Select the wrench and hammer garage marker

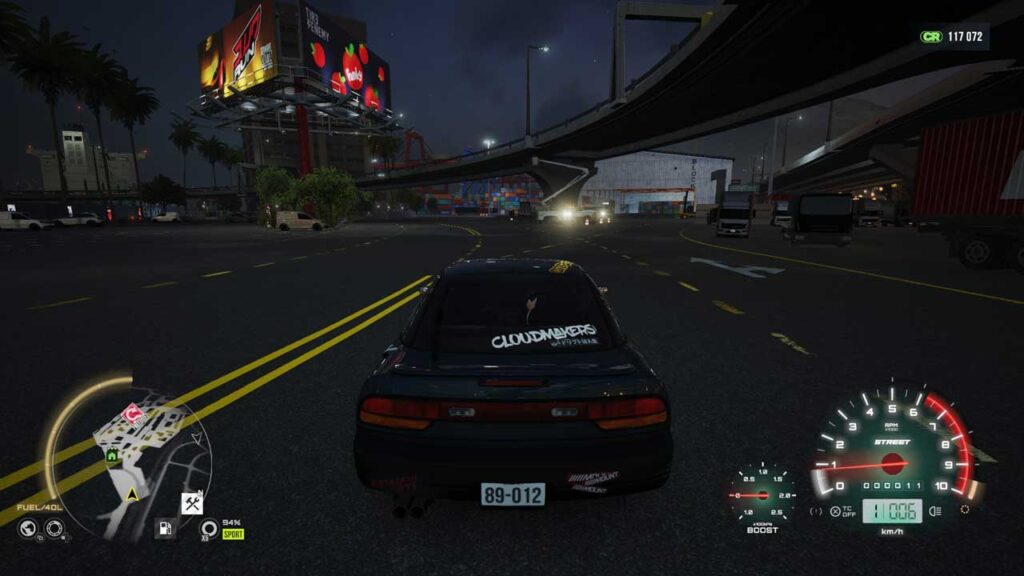(x=192, y=504)
